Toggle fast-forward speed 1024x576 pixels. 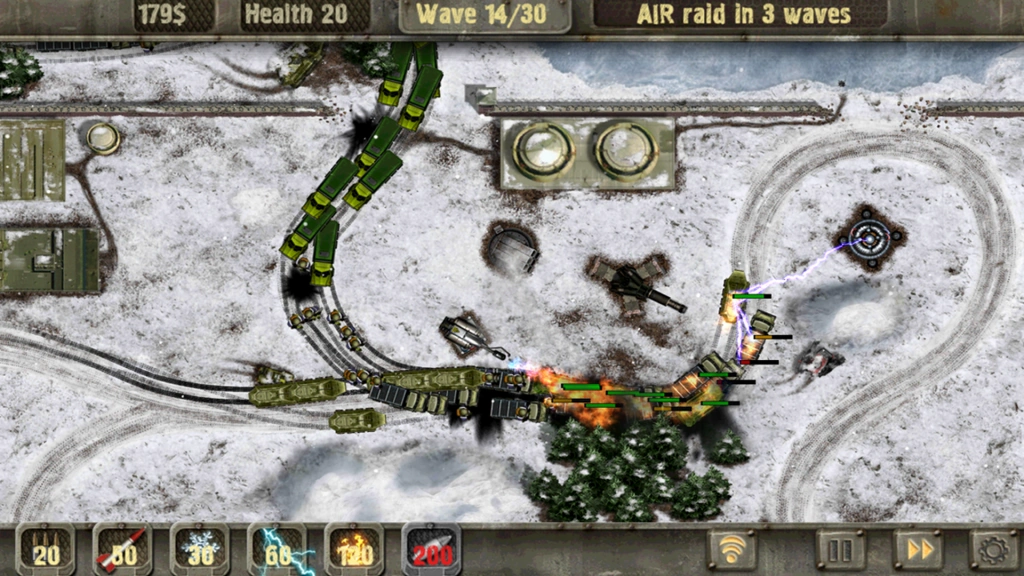[x=918, y=549]
